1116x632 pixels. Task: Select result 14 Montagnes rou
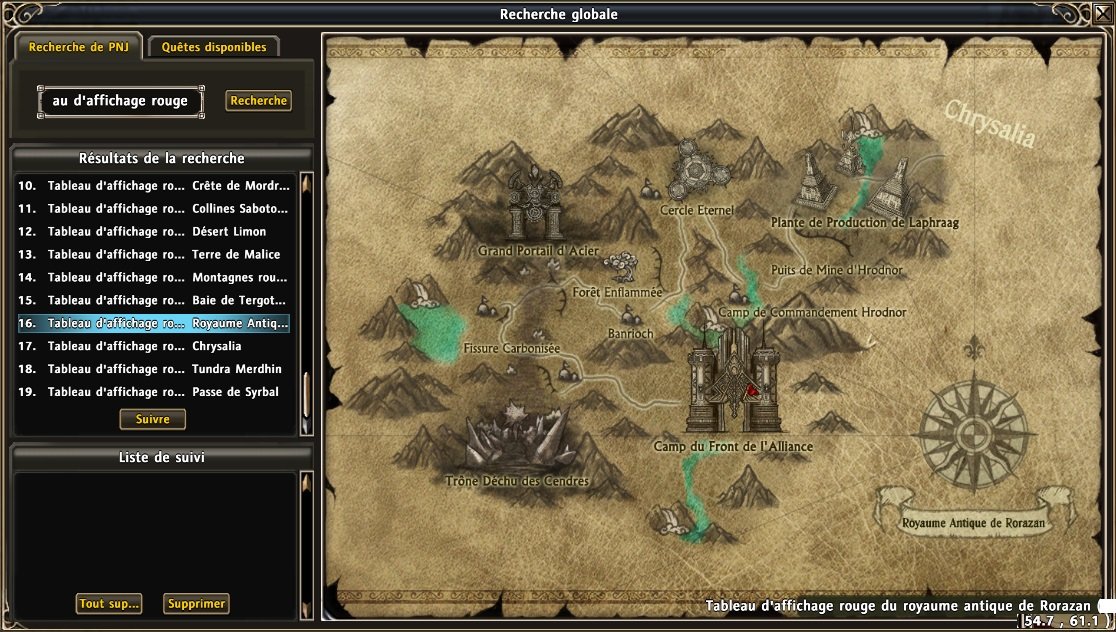154,278
